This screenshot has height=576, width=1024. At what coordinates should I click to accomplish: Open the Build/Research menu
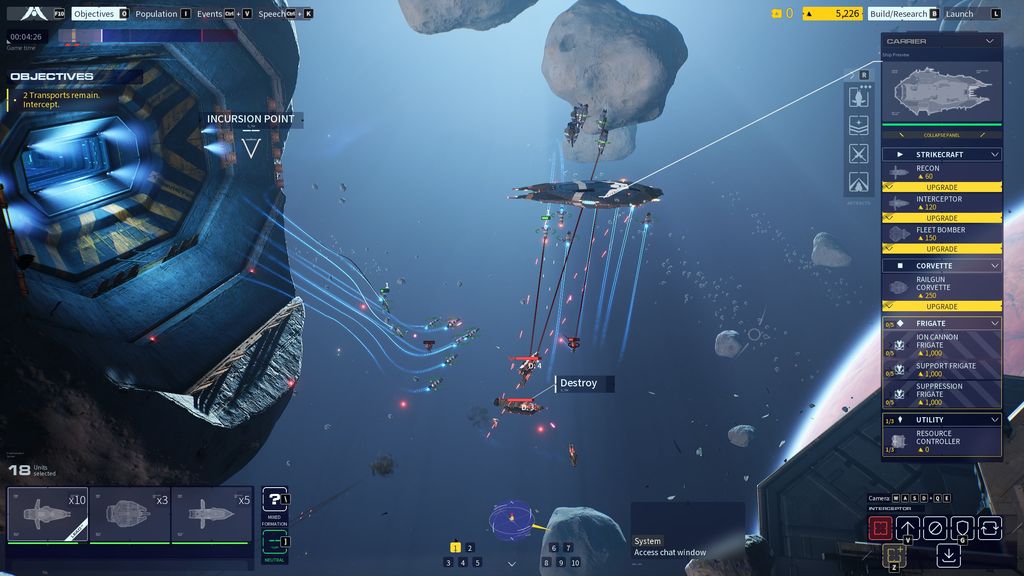898,14
